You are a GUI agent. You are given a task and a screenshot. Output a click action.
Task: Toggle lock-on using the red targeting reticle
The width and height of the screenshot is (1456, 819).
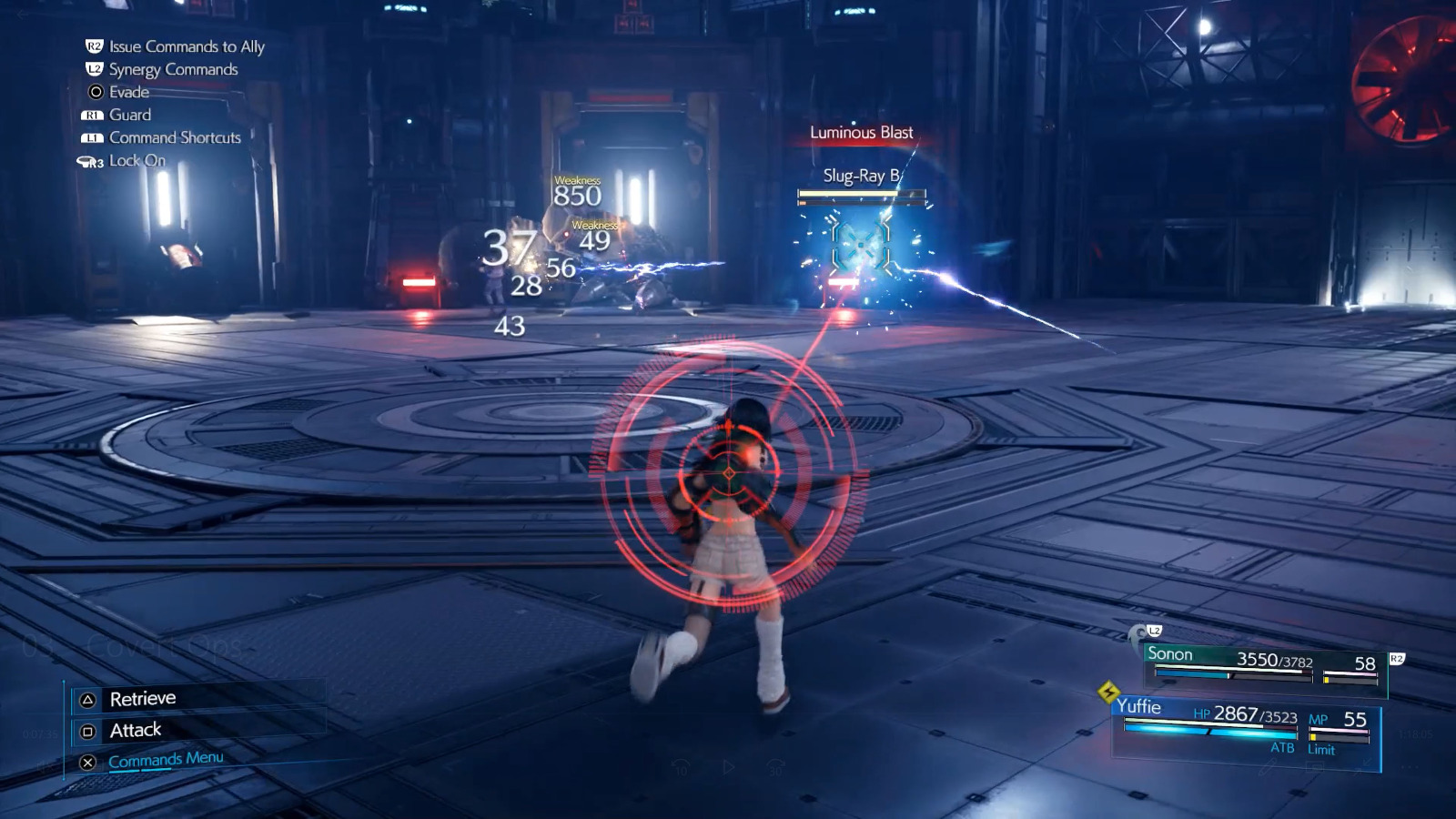coord(728,472)
